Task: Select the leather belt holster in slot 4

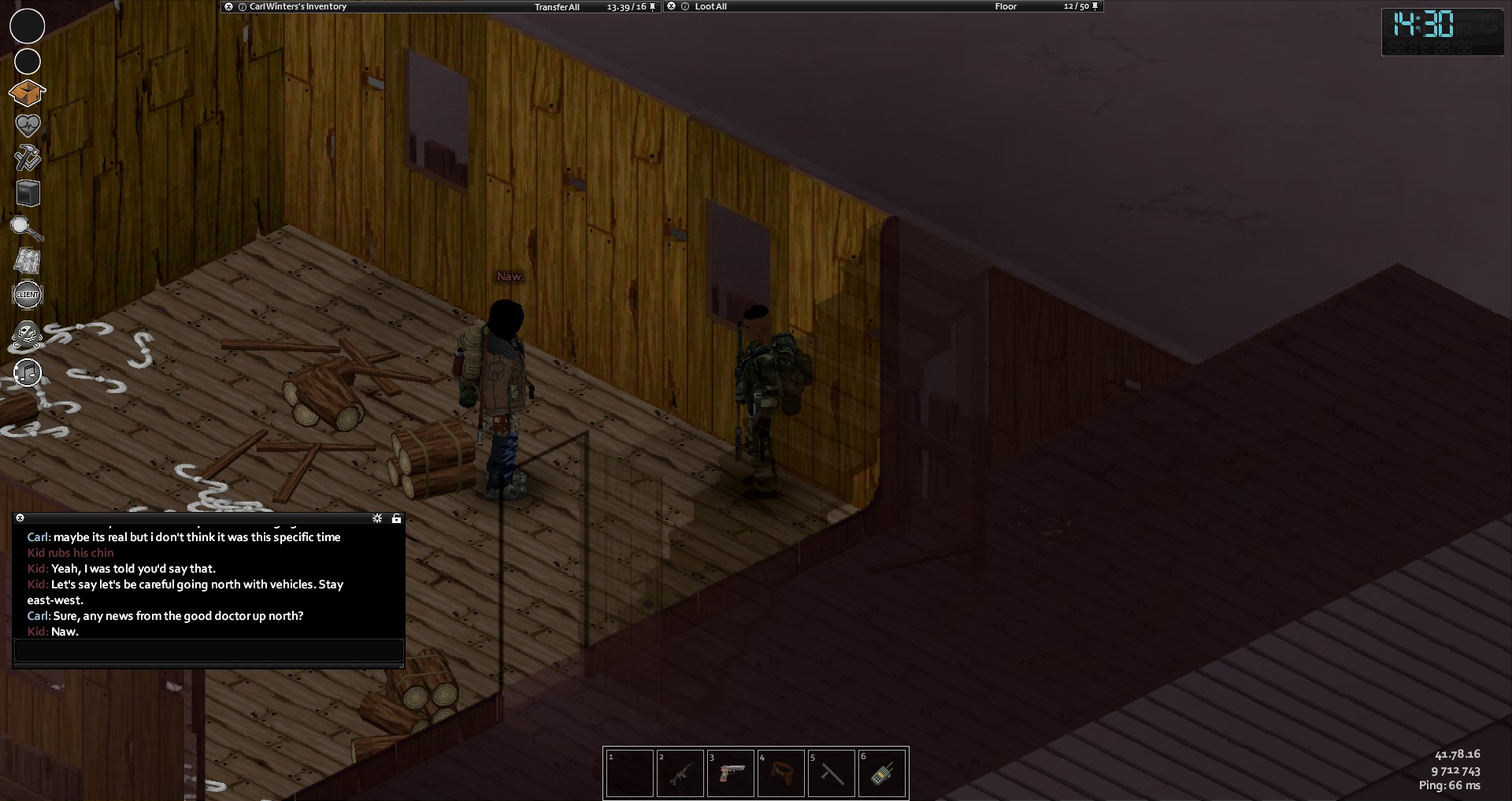Action: (781, 773)
